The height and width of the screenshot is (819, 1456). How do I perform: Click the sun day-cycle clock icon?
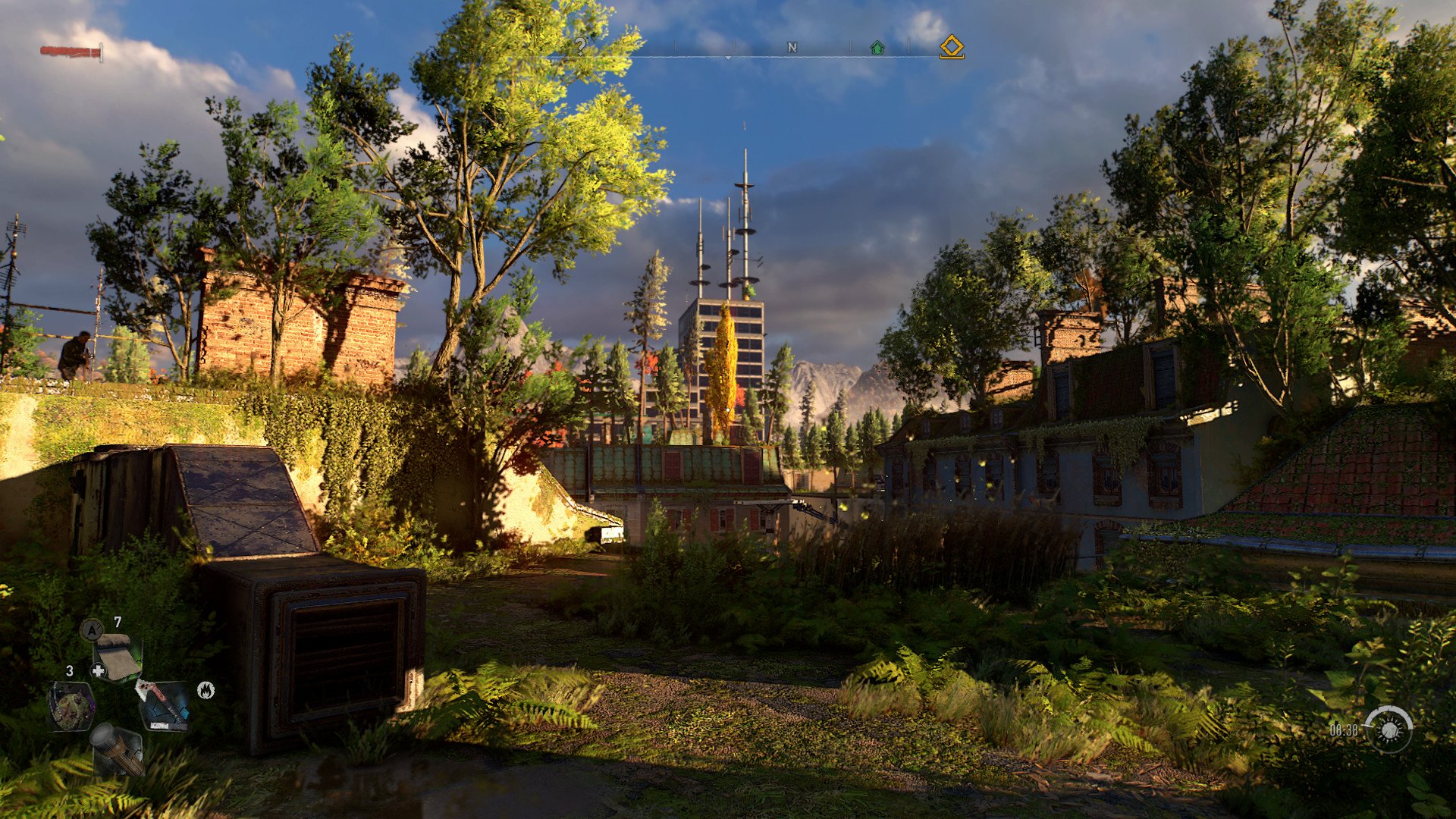(x=1389, y=730)
